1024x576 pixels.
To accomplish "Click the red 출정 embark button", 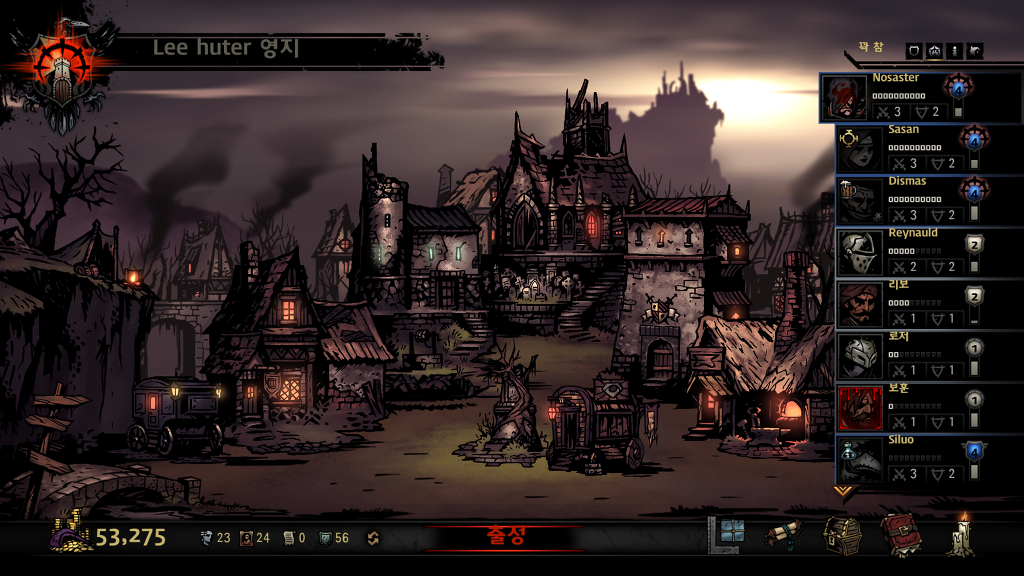I will point(503,537).
